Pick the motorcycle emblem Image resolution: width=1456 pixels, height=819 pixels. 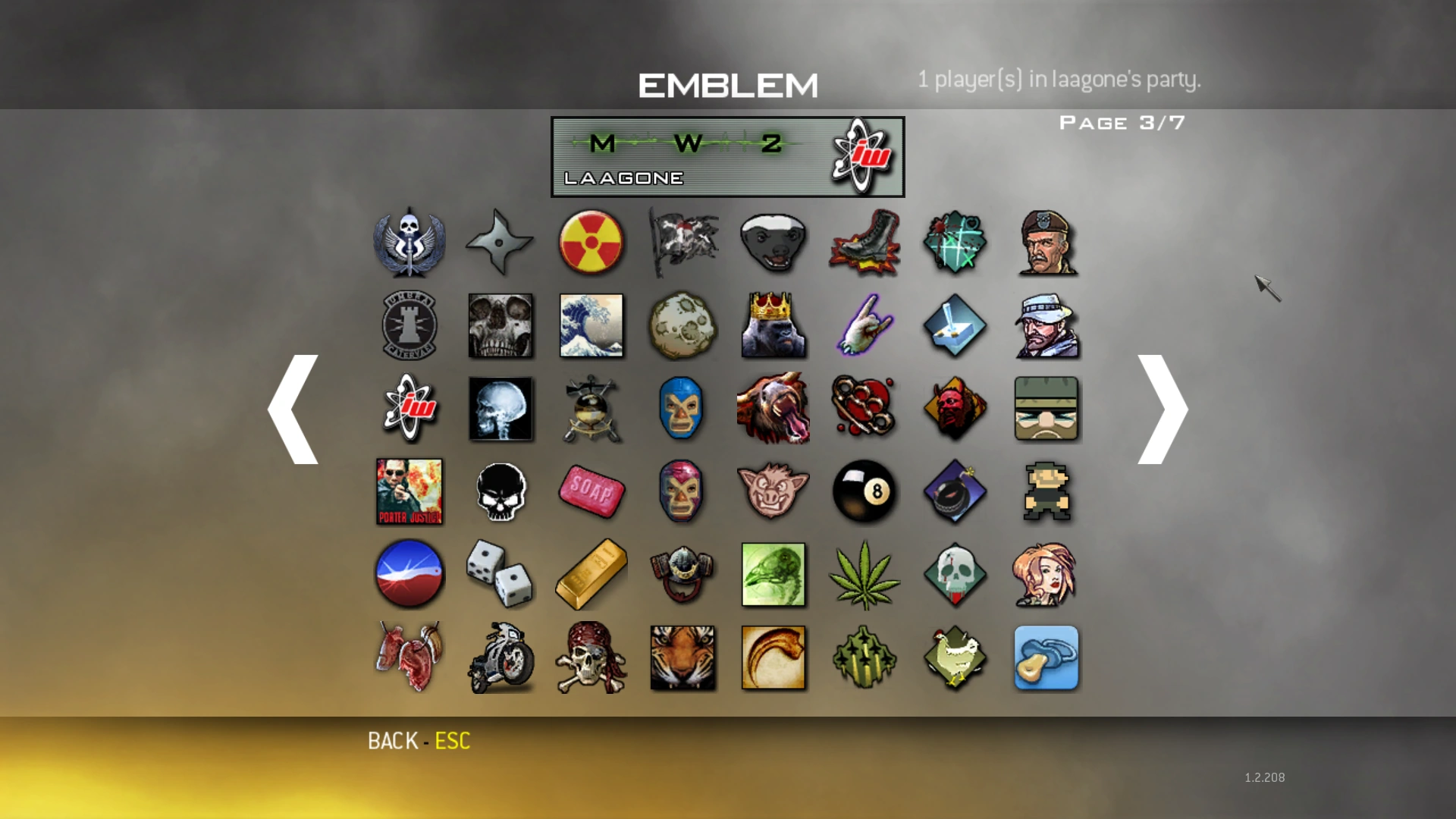500,657
